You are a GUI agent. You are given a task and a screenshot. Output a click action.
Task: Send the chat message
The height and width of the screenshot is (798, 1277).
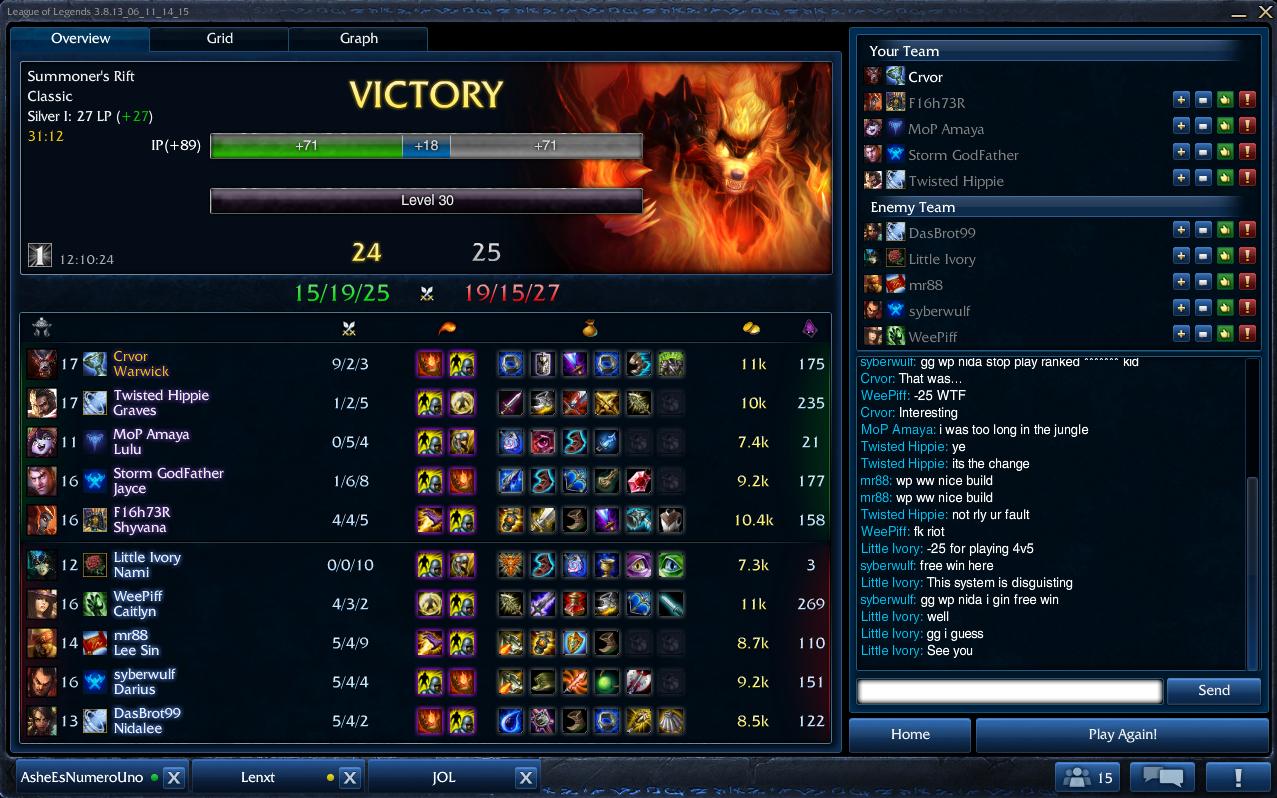[1213, 690]
